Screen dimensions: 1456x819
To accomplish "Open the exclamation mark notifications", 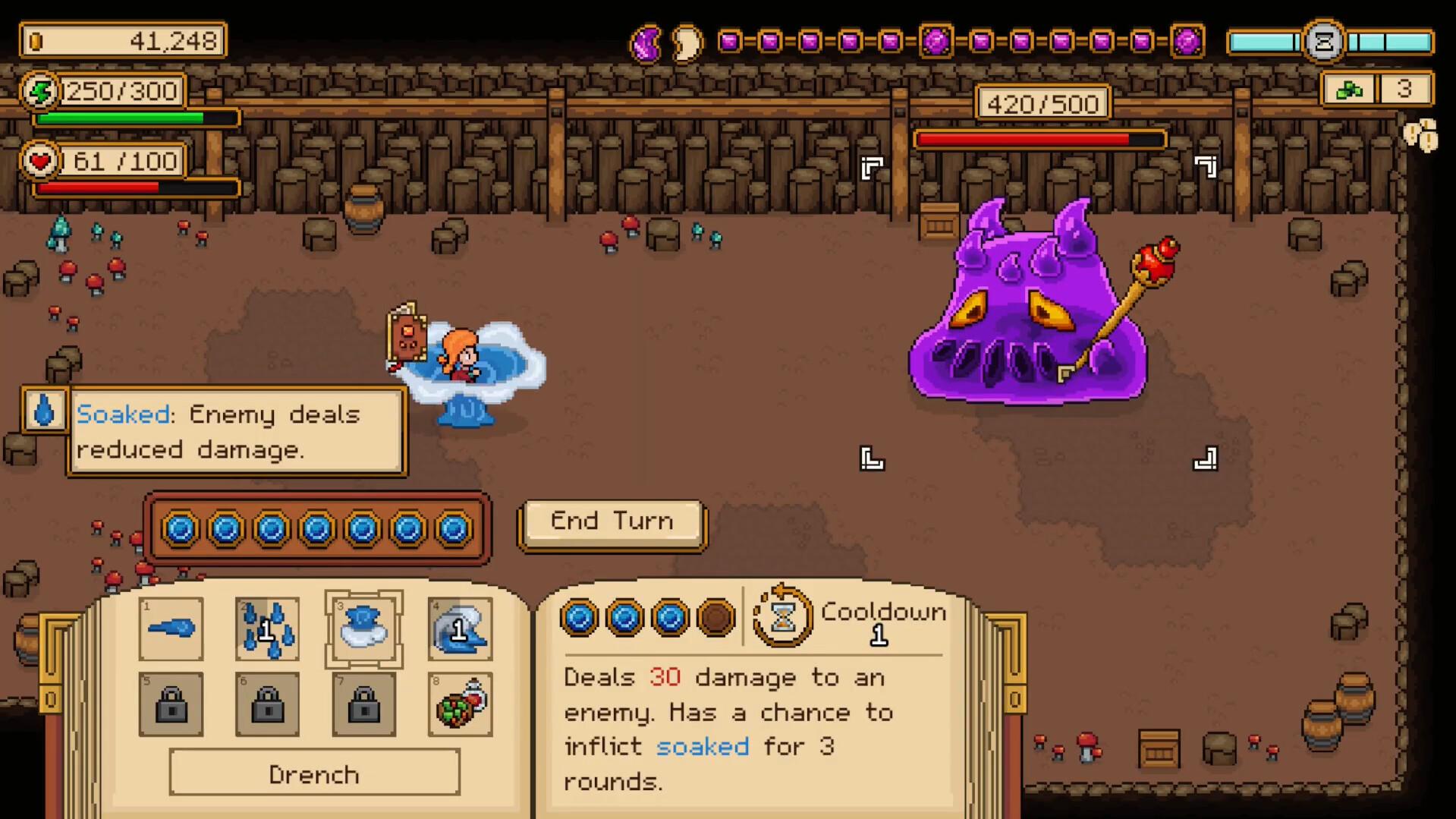I will coord(1422,135).
